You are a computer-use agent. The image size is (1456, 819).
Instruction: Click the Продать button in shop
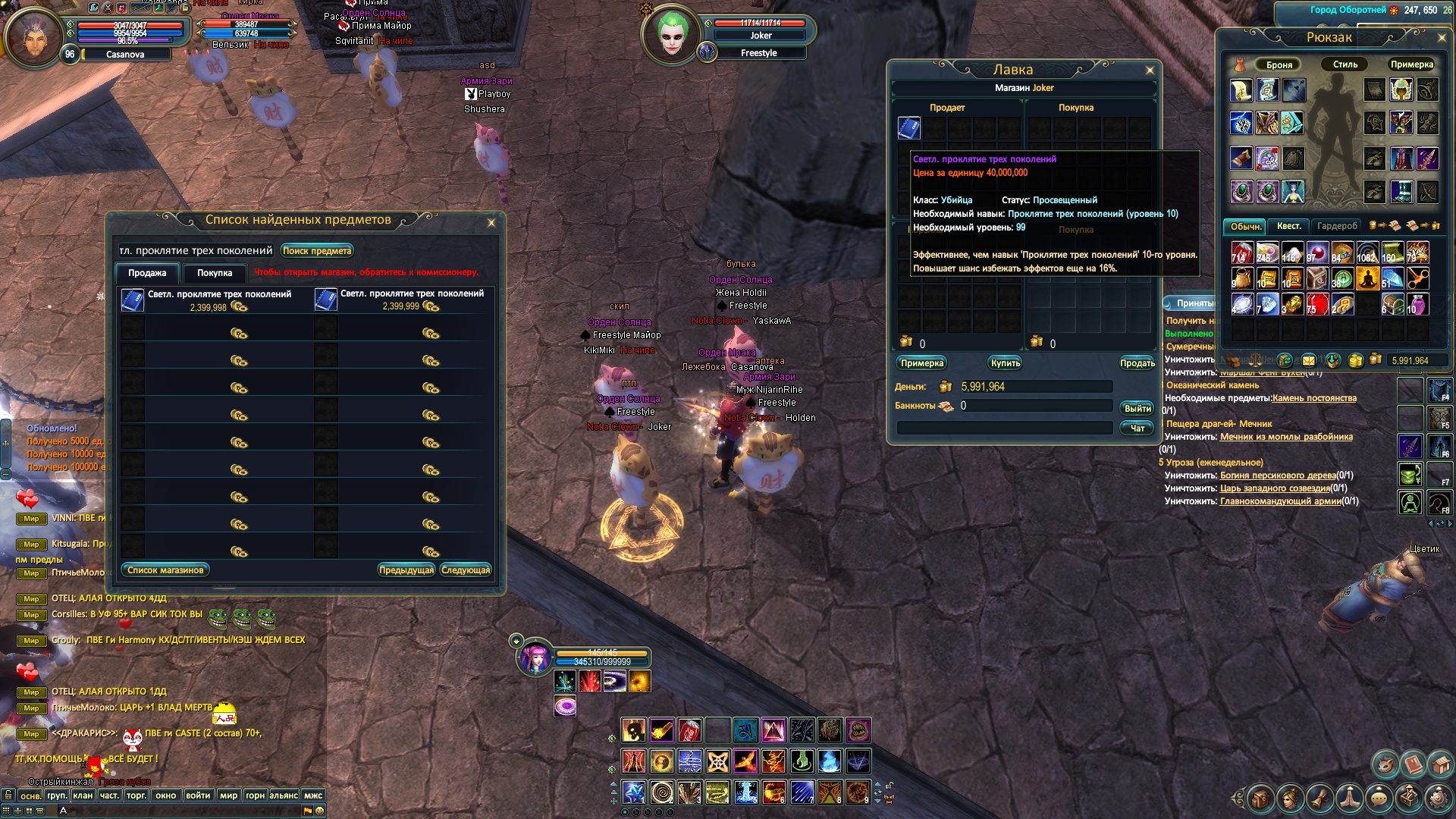pyautogui.click(x=1137, y=363)
